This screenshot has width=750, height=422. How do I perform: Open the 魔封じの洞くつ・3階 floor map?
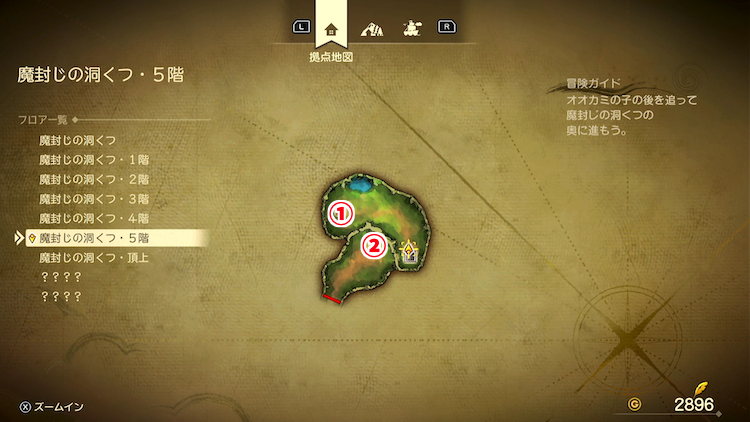tap(93, 199)
